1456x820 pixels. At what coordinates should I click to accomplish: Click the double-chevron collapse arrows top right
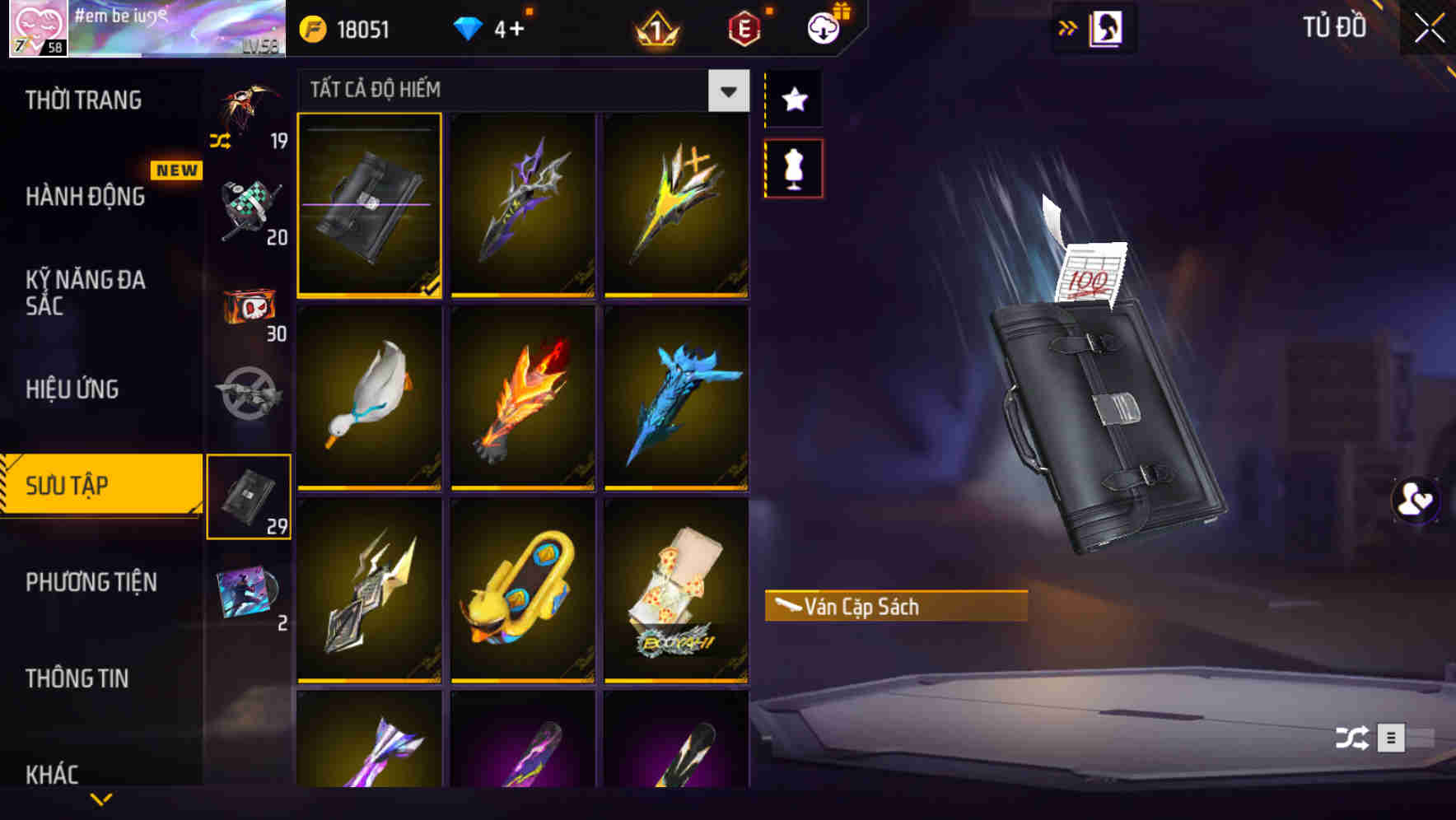tap(1069, 26)
